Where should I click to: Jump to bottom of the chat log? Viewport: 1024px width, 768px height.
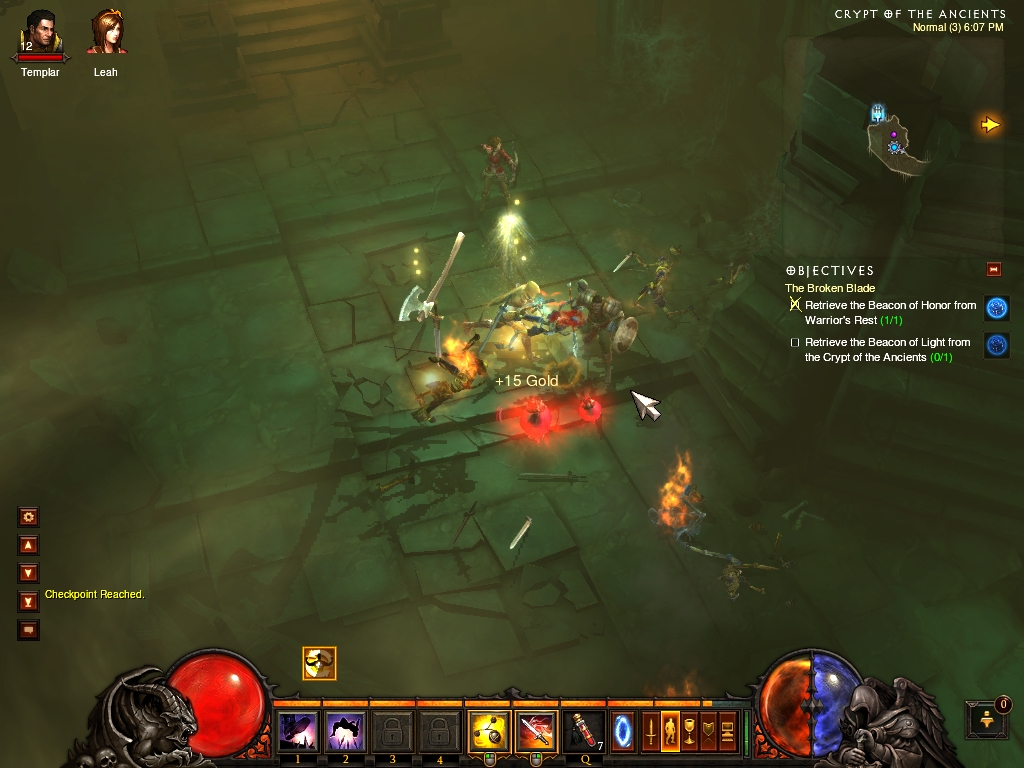coord(29,601)
